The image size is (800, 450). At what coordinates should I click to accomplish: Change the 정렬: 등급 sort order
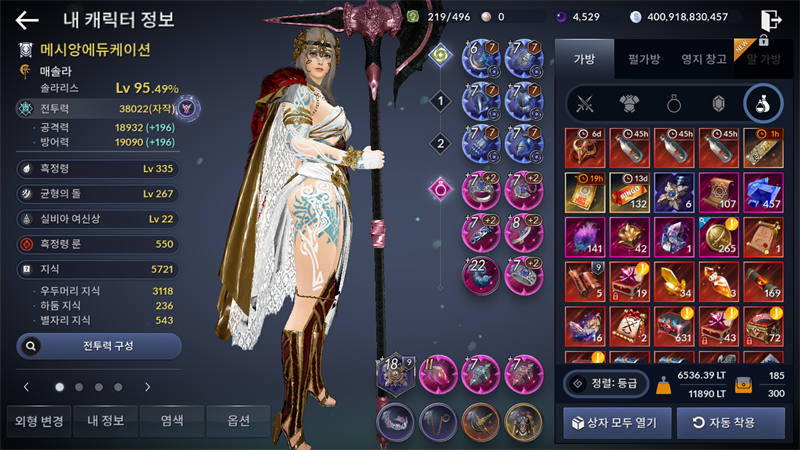(x=604, y=382)
